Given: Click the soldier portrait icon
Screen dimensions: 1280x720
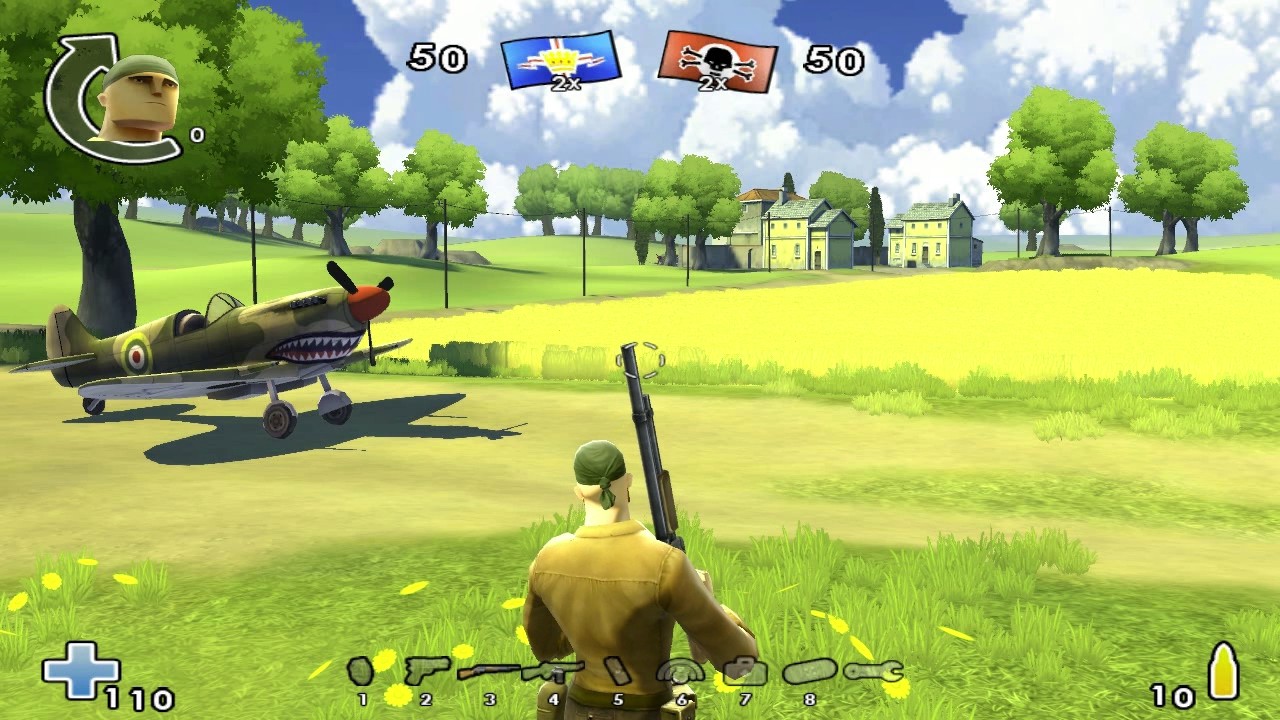Looking at the screenshot, I should [x=138, y=98].
